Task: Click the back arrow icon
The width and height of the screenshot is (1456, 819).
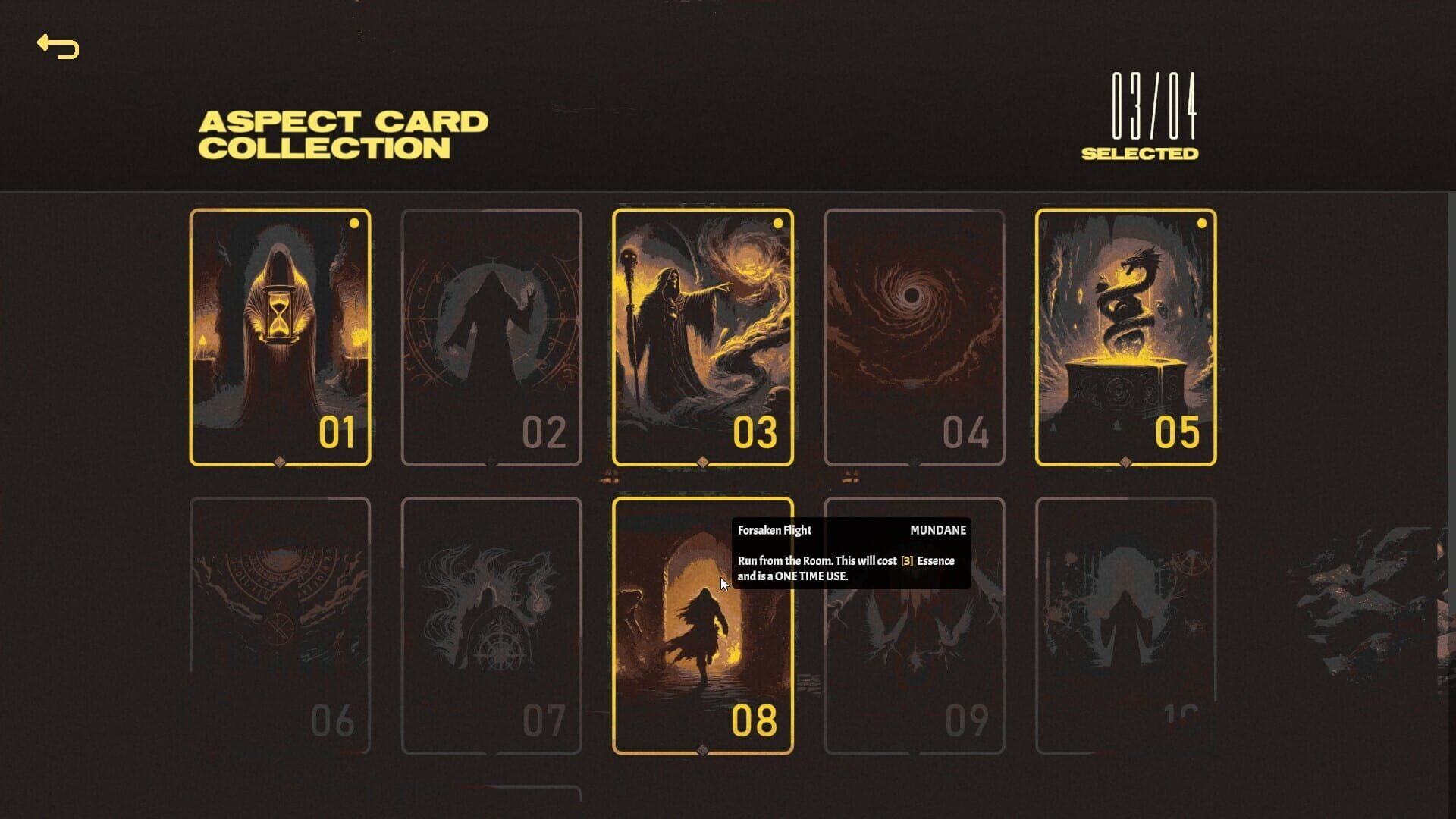Action: tap(57, 48)
